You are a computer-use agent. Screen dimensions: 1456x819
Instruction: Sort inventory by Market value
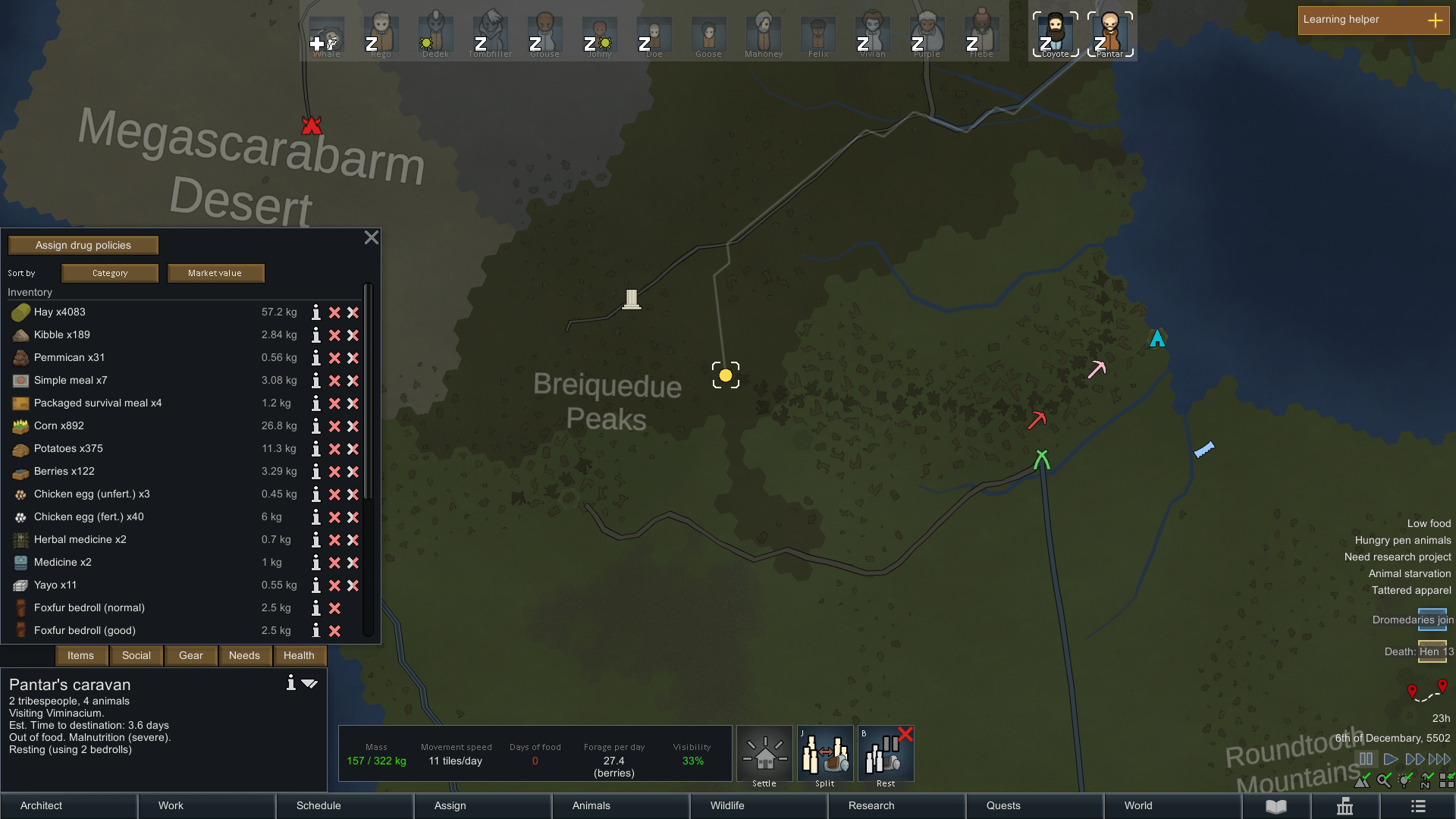[x=215, y=273]
